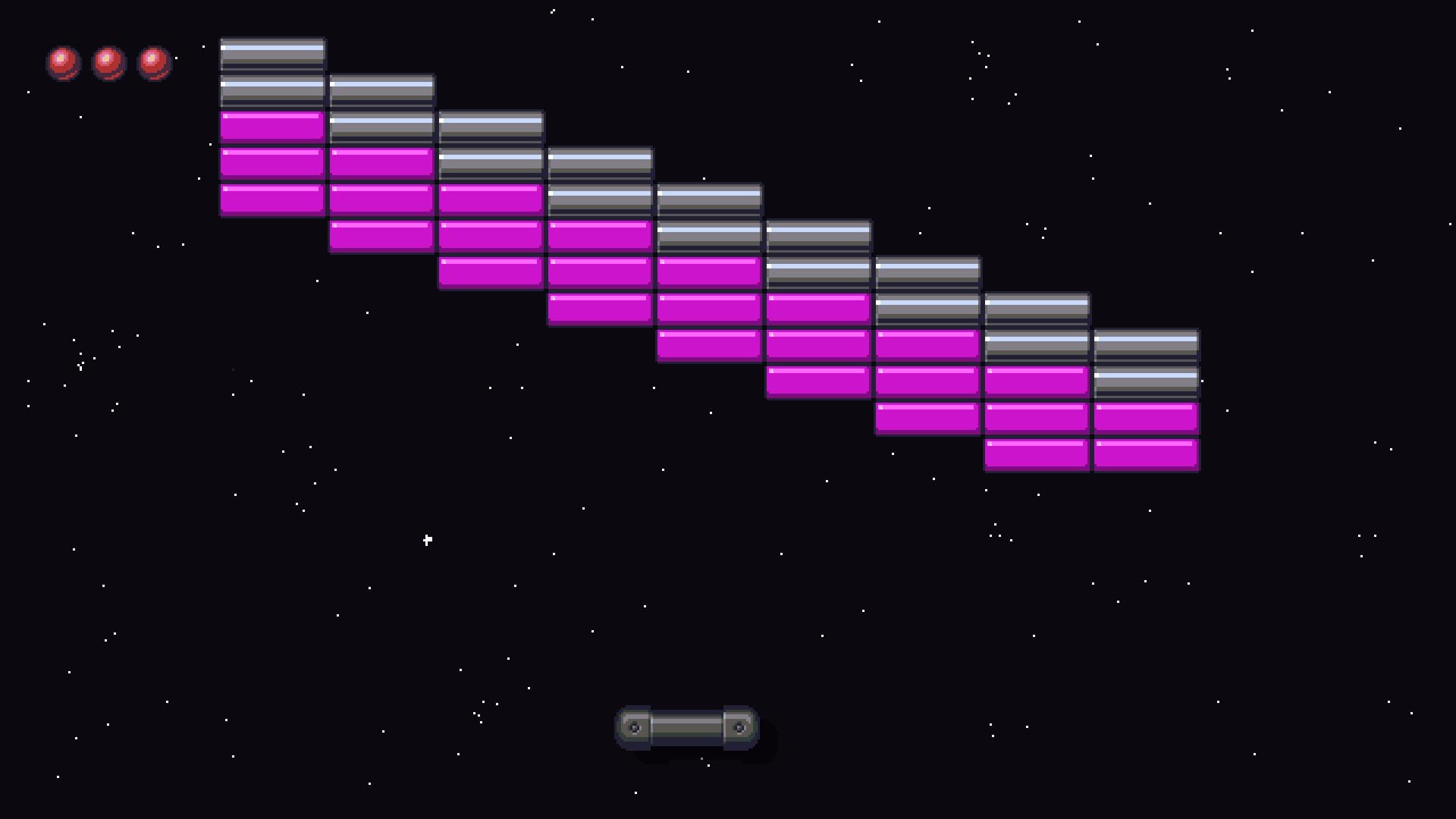Click the first red life ball
Image resolution: width=1456 pixels, height=819 pixels.
point(63,64)
